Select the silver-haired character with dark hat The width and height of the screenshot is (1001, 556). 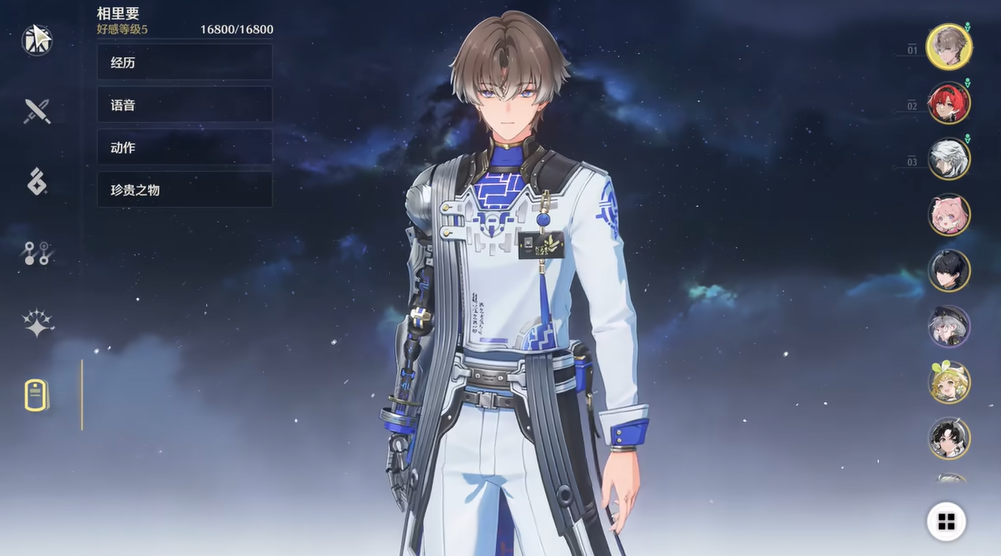coord(948,326)
